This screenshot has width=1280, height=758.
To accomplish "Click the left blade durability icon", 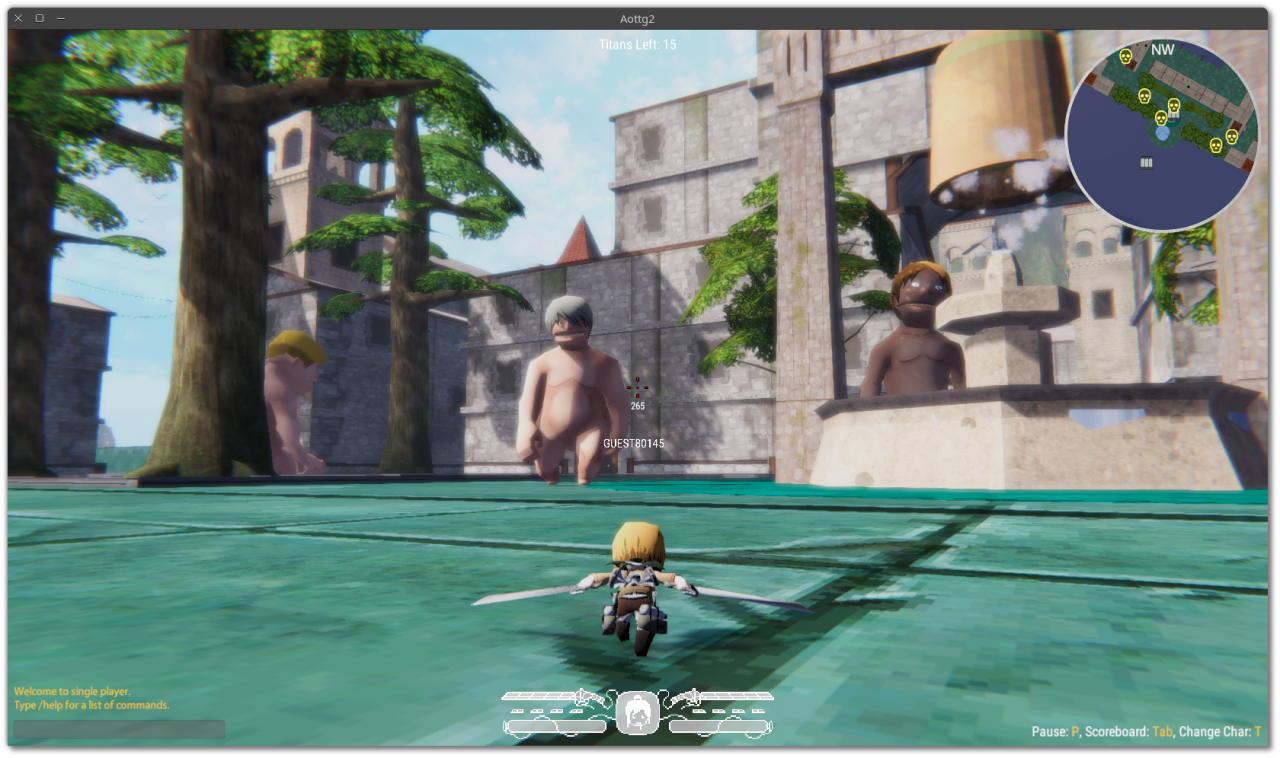I will click(x=538, y=696).
